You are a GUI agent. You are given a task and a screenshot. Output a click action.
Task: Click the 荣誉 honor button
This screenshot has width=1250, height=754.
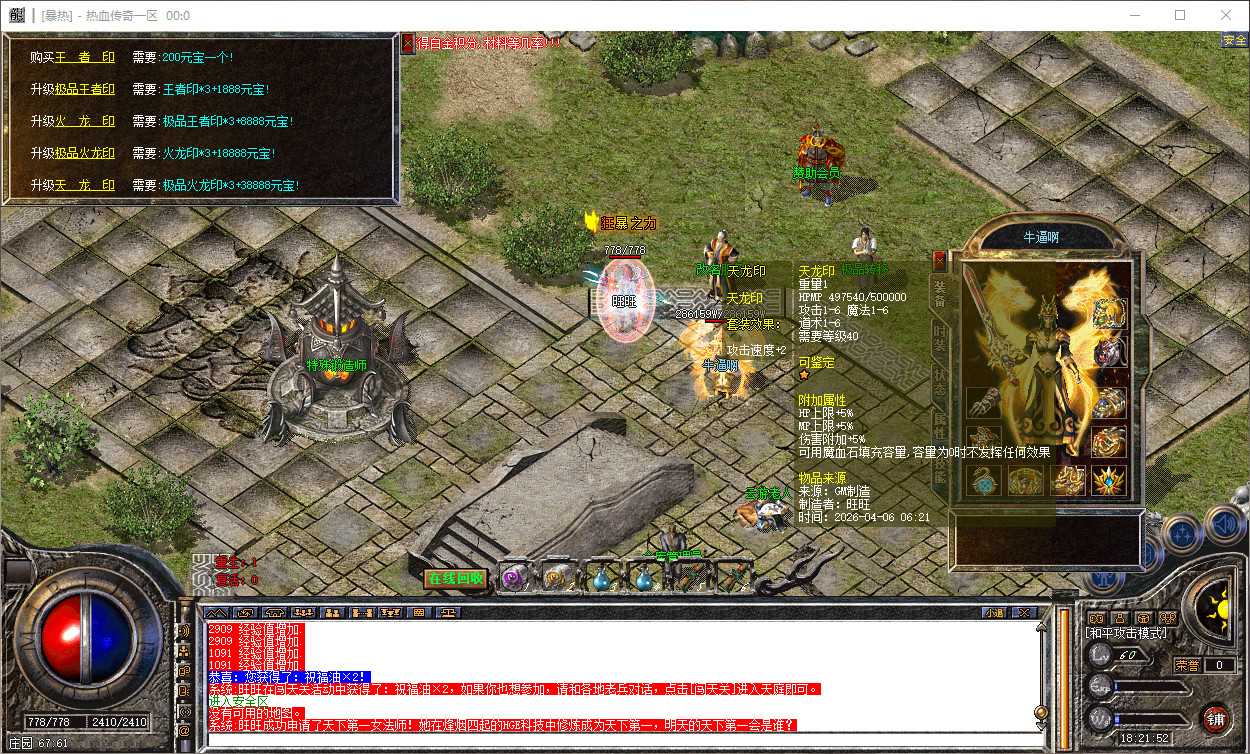pos(1187,665)
